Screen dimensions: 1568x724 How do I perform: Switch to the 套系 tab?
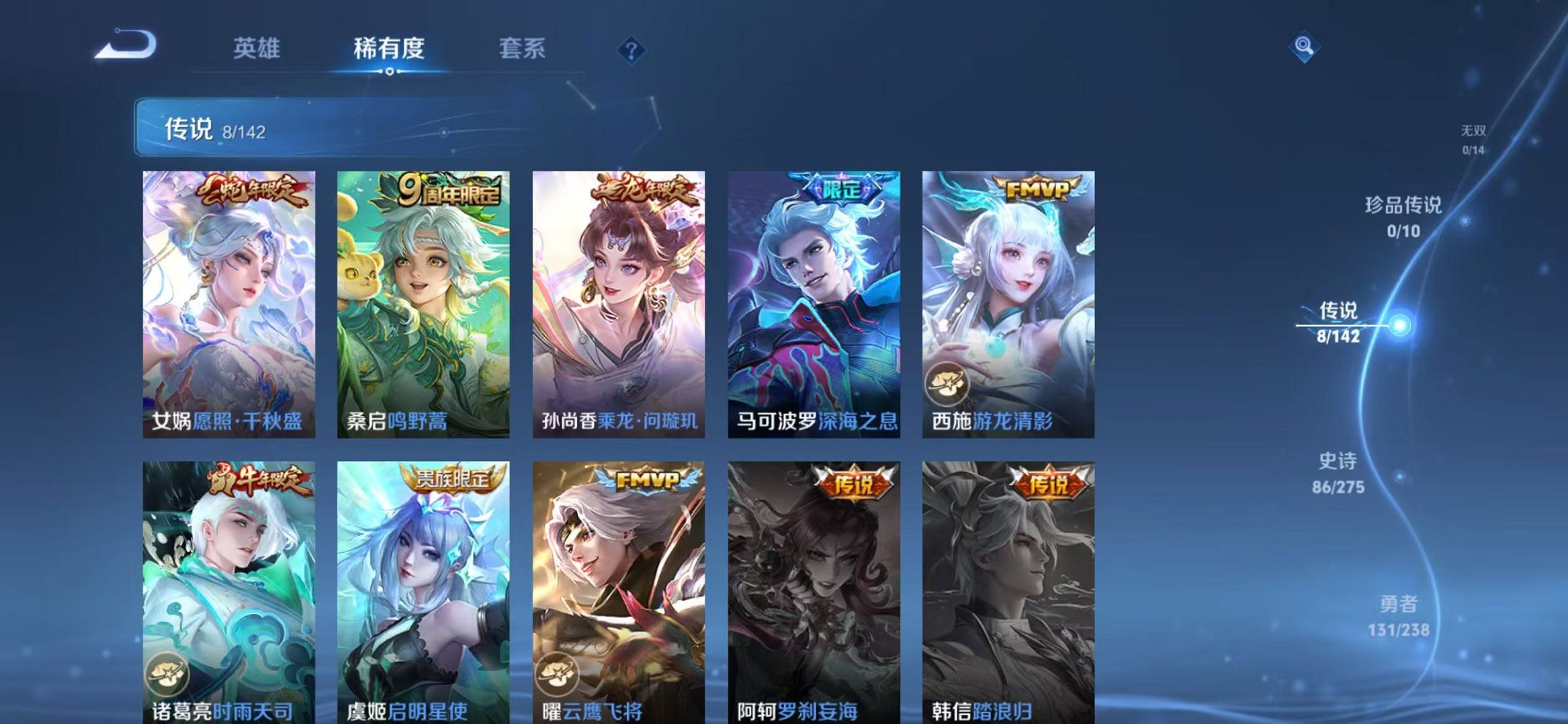coord(523,49)
